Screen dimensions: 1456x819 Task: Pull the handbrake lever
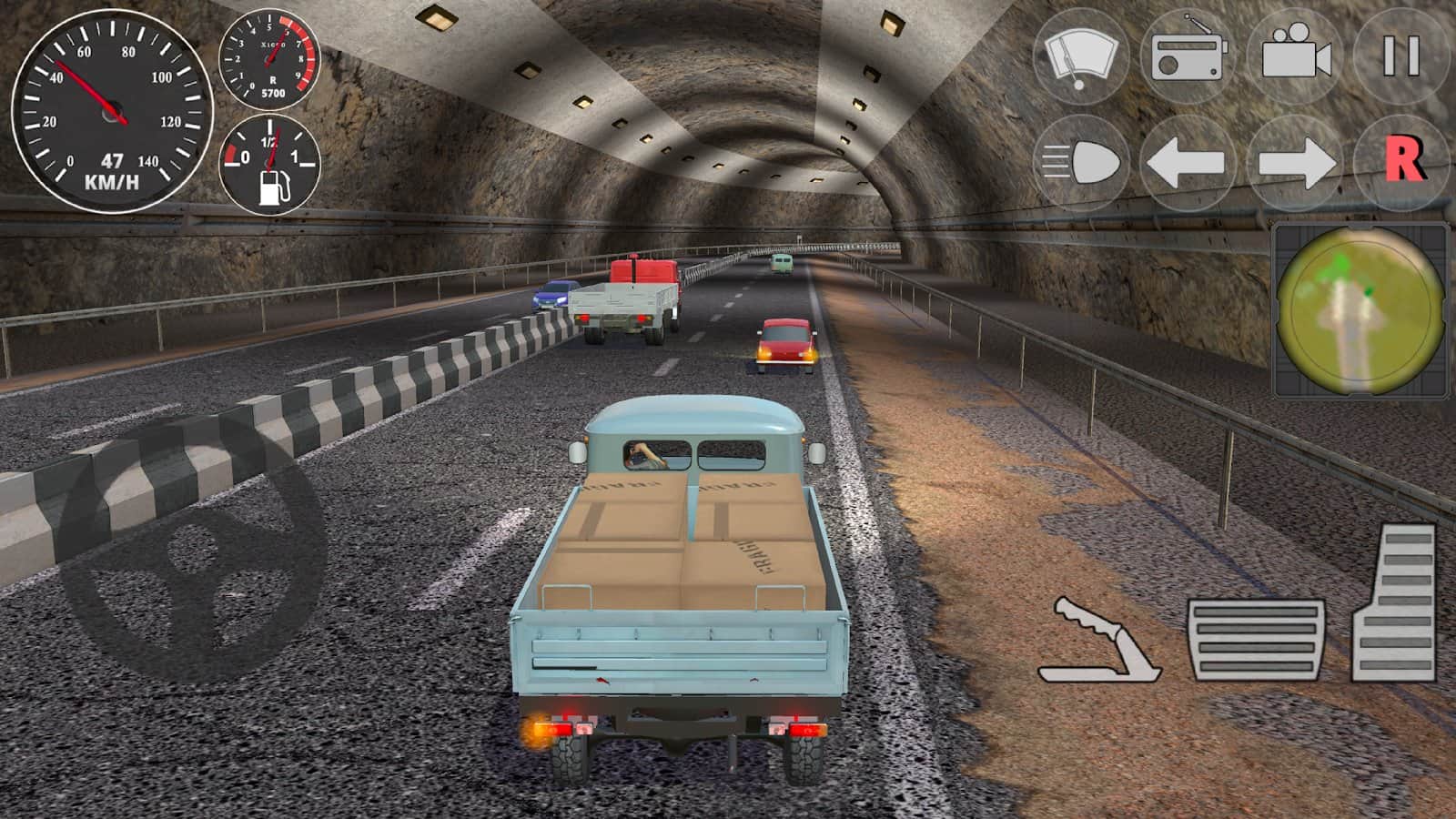pos(1098,642)
